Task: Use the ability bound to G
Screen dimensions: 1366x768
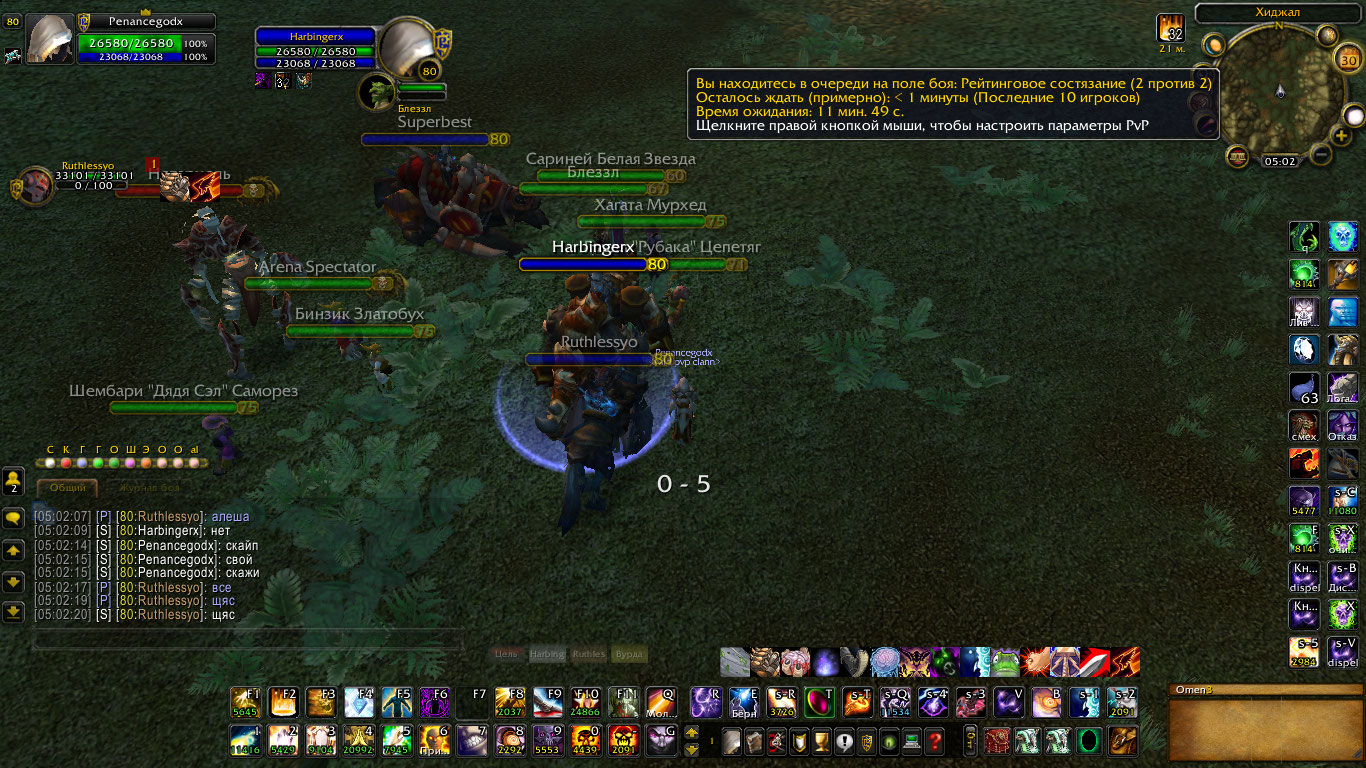Action: coord(660,740)
